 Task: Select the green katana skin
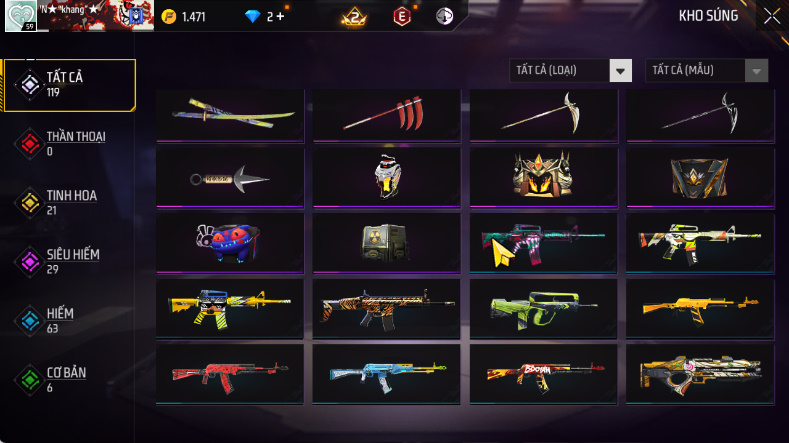click(230, 115)
